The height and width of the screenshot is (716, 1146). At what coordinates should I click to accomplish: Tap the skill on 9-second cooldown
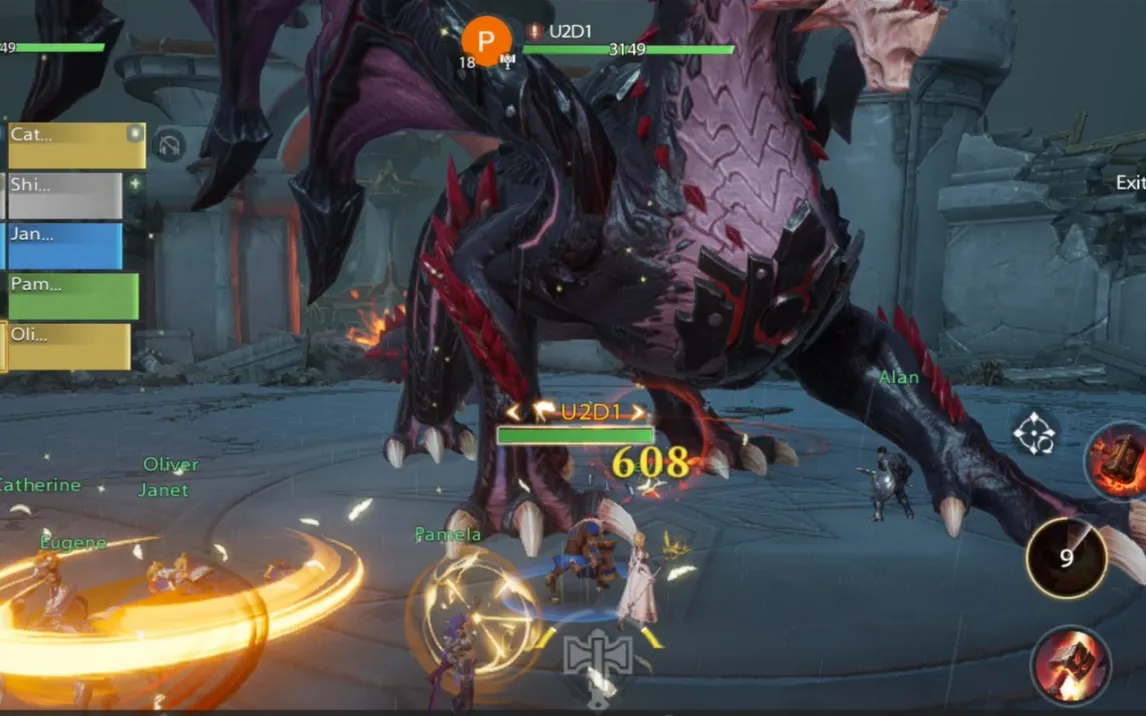1066,558
